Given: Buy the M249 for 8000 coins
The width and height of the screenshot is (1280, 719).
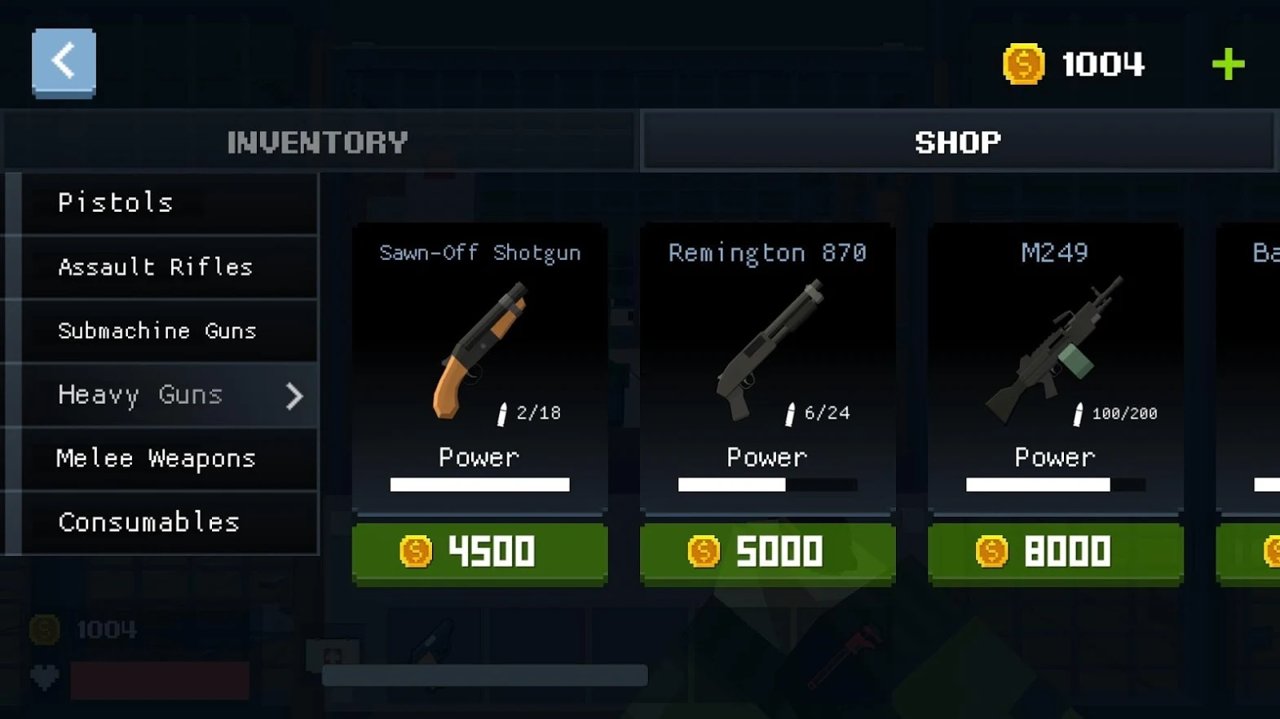Looking at the screenshot, I should [1056, 552].
